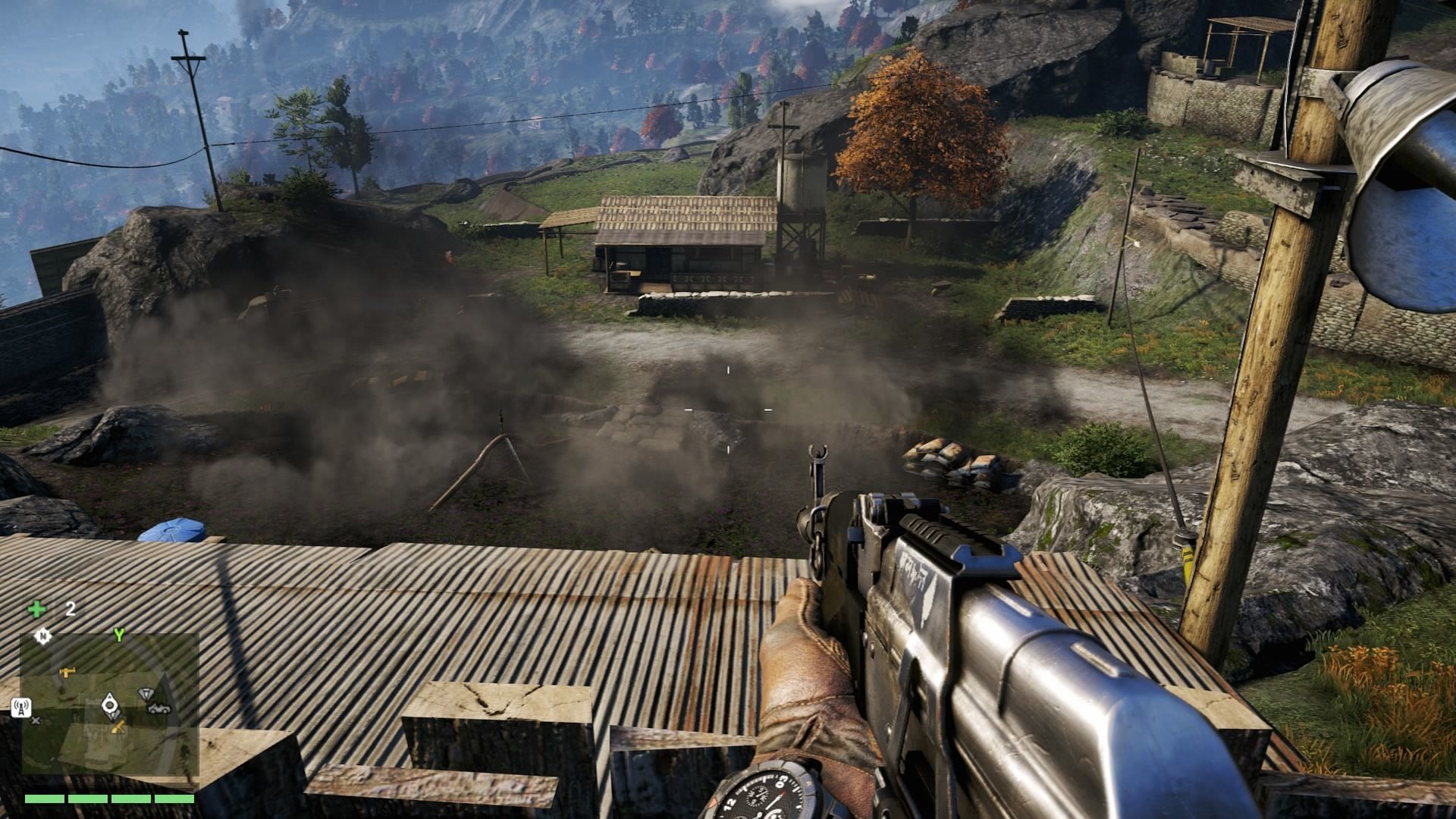The height and width of the screenshot is (819, 1456).
Task: Click the player position arrow on the minimap
Action: pos(111,704)
